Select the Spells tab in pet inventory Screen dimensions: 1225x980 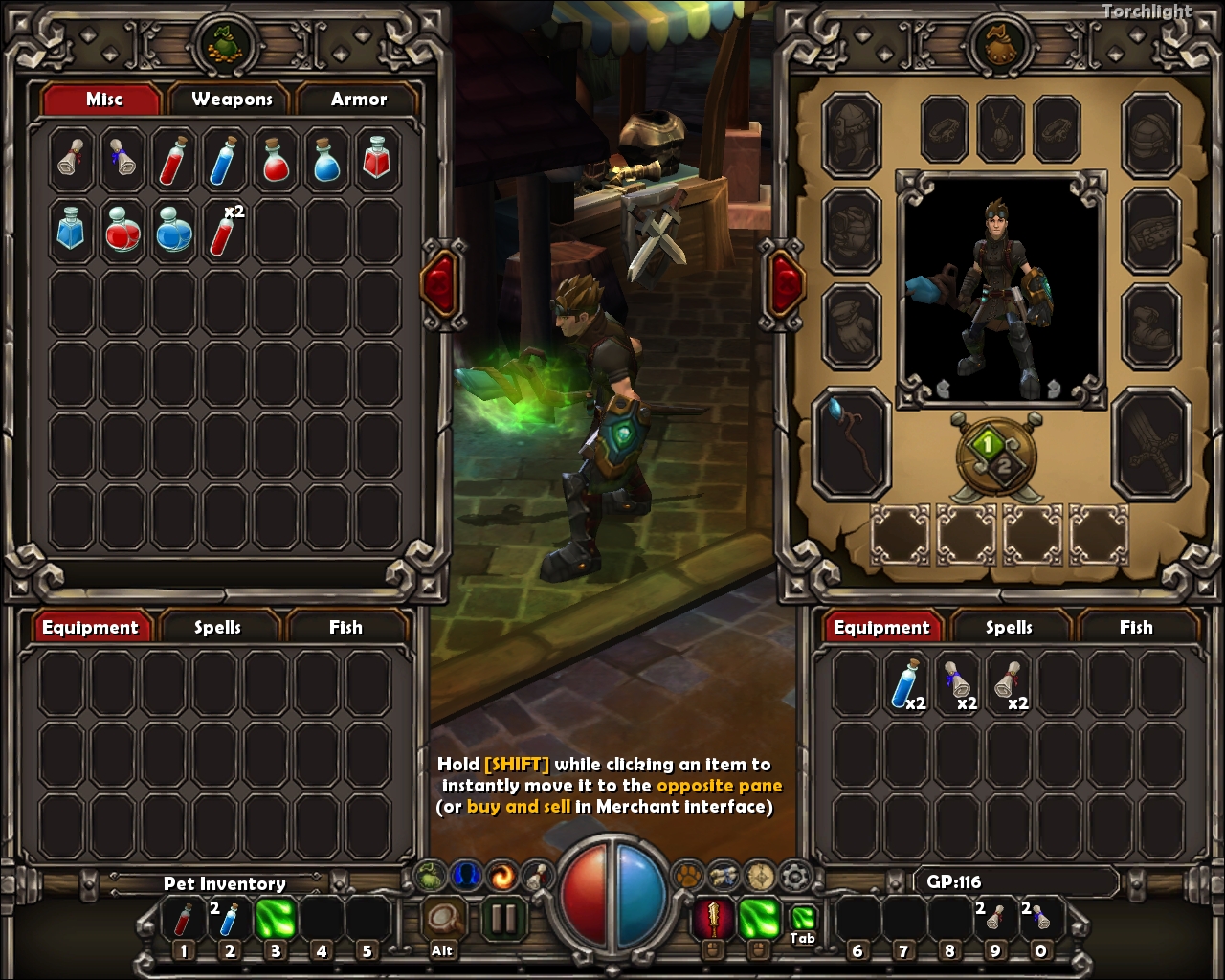219,628
